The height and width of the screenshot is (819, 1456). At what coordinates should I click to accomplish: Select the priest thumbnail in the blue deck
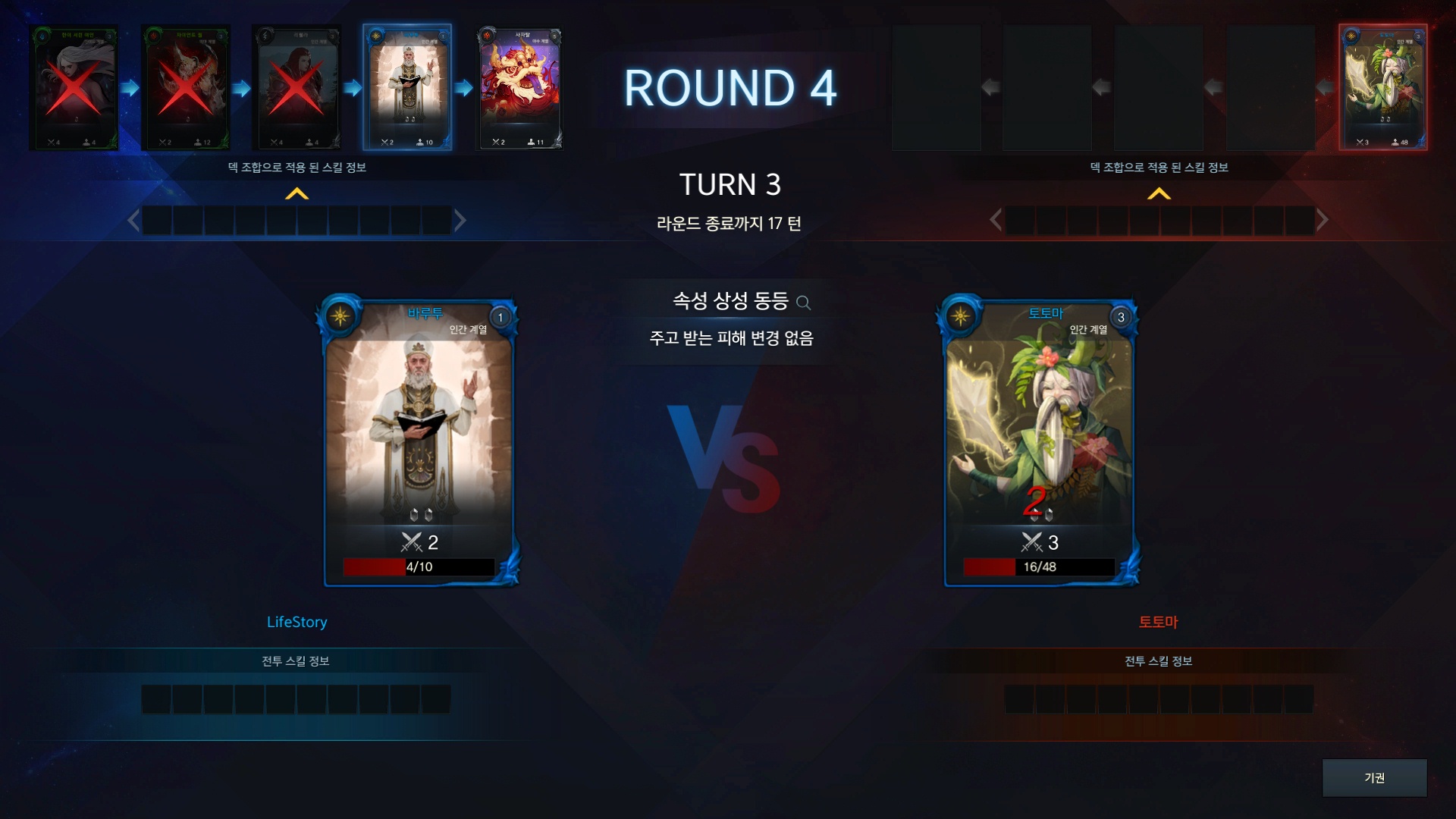click(408, 87)
